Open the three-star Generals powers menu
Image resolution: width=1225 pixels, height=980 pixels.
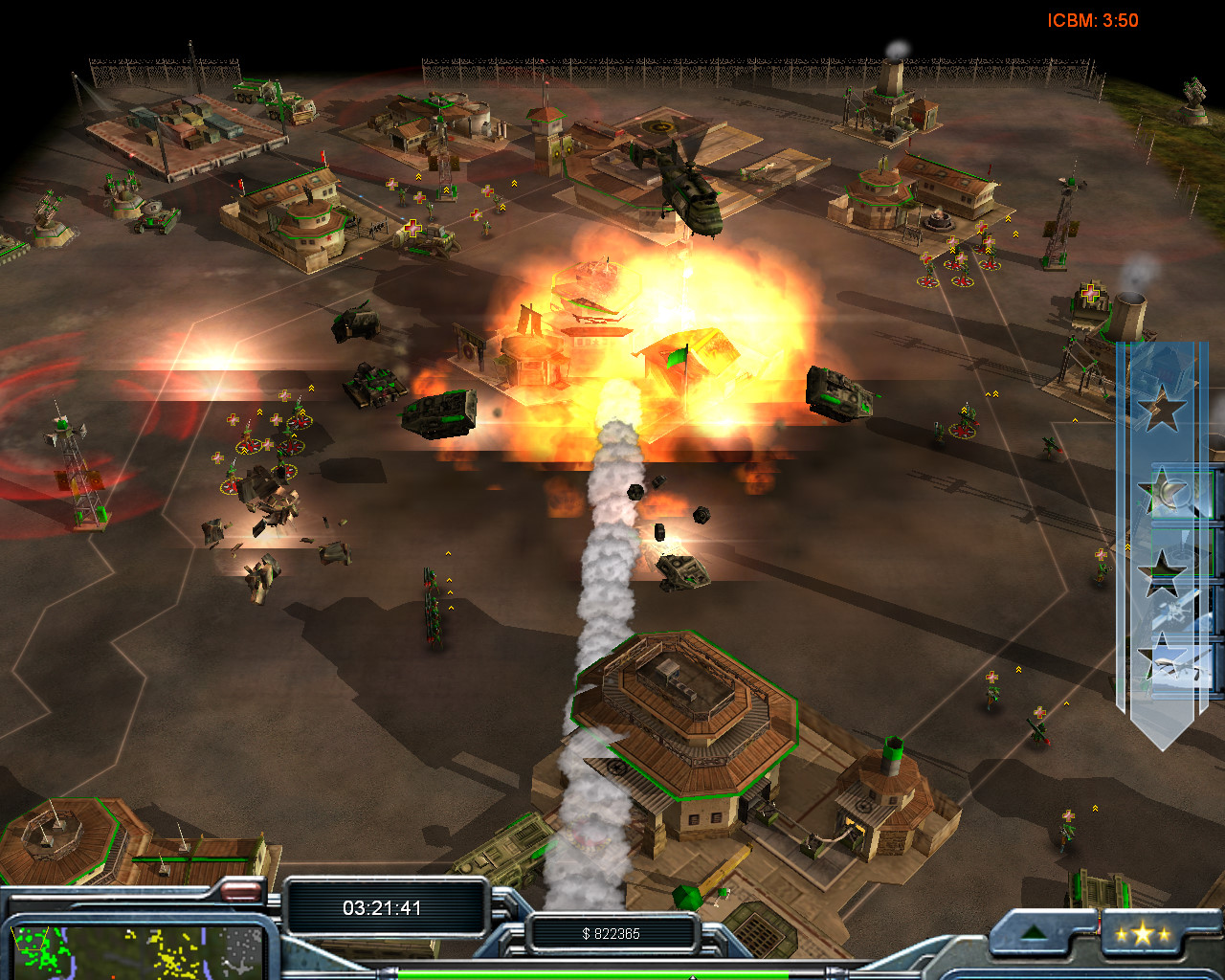tap(1142, 934)
